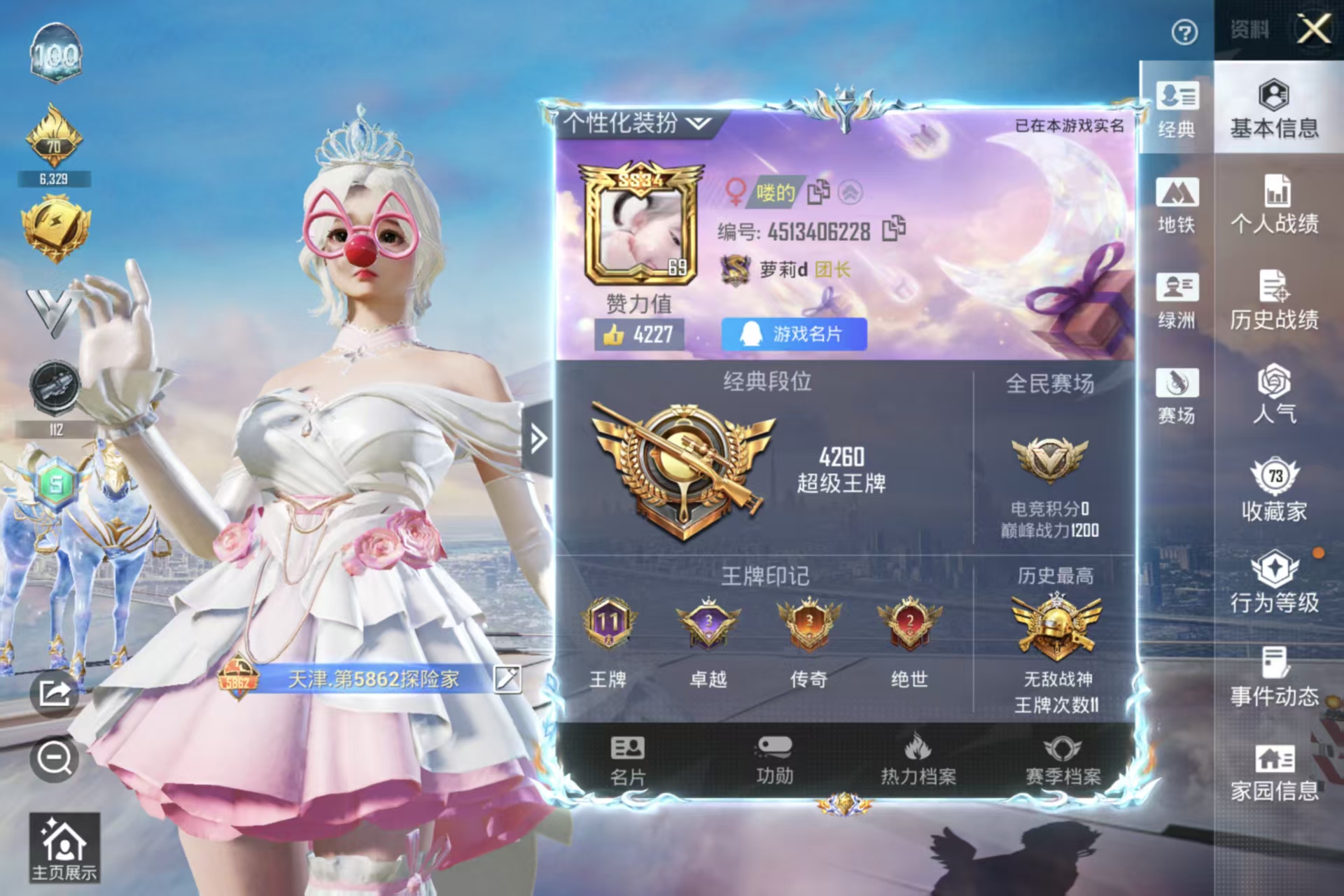Show the 人气 popularity page

(1274, 393)
